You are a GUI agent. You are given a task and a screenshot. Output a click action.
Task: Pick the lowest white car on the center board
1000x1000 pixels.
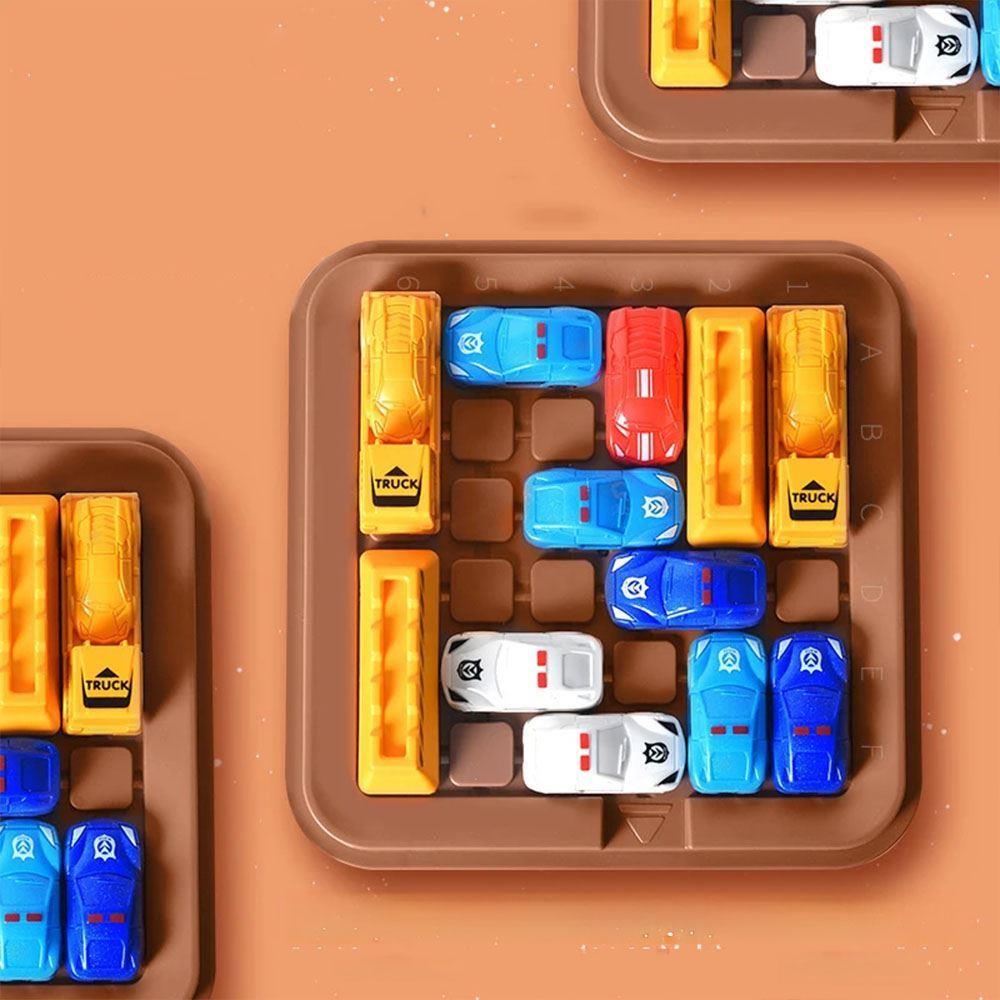click(603, 752)
